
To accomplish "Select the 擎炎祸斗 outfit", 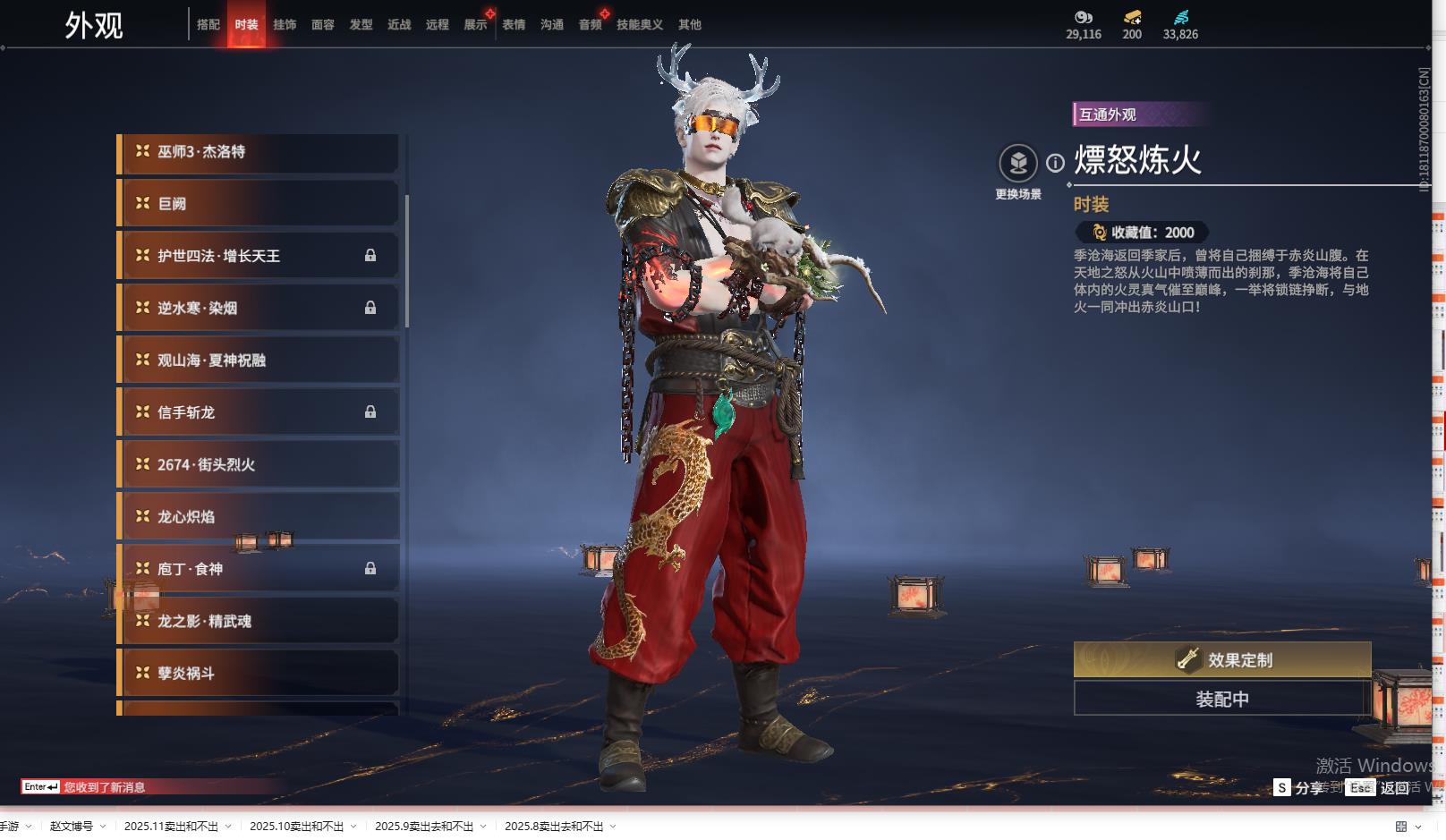I will [258, 674].
